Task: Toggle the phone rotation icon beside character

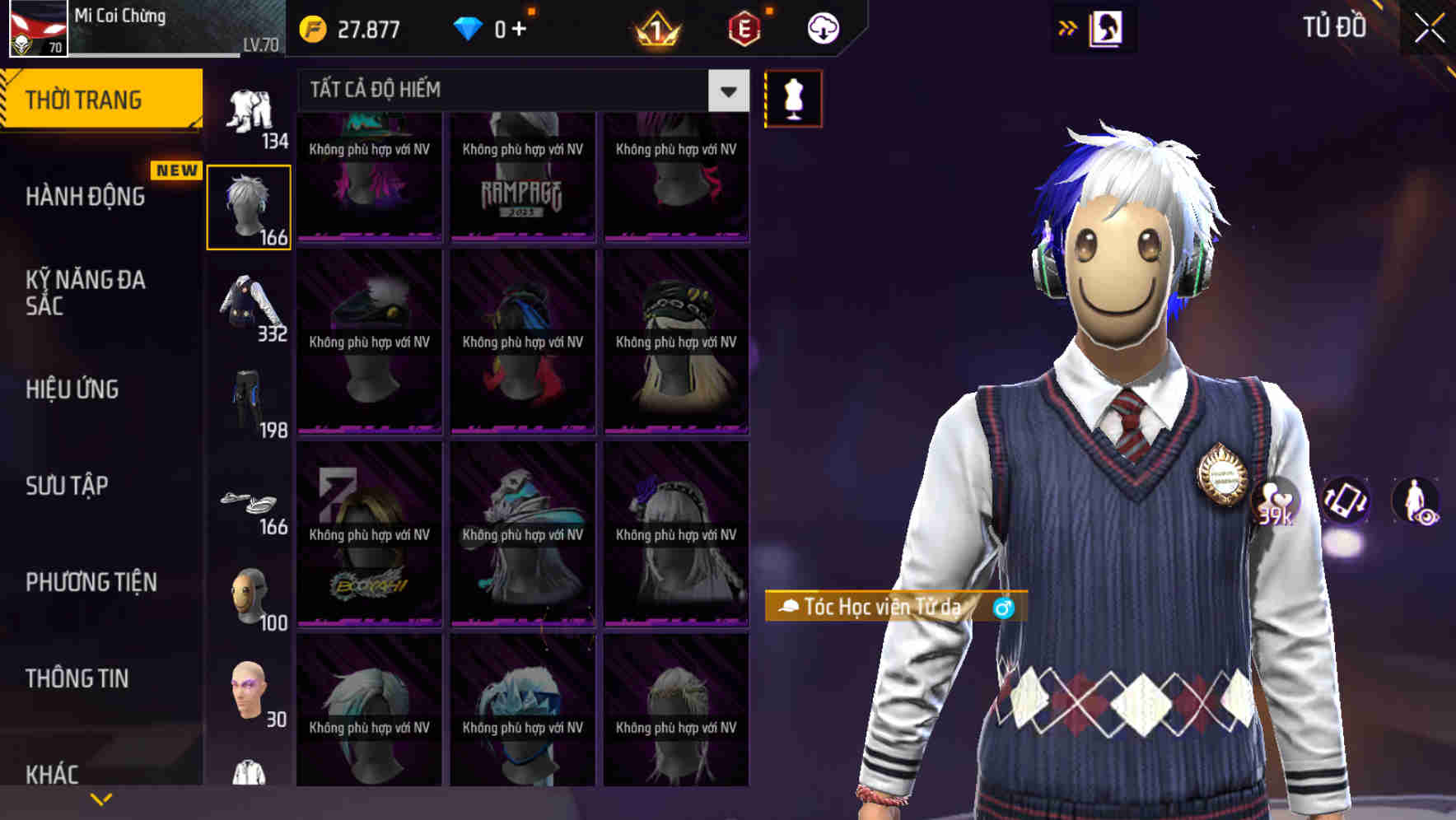Action: [1346, 502]
